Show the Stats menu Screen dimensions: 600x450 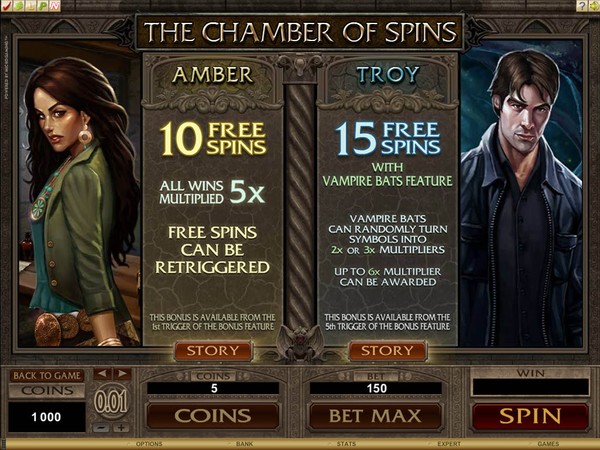tap(347, 443)
